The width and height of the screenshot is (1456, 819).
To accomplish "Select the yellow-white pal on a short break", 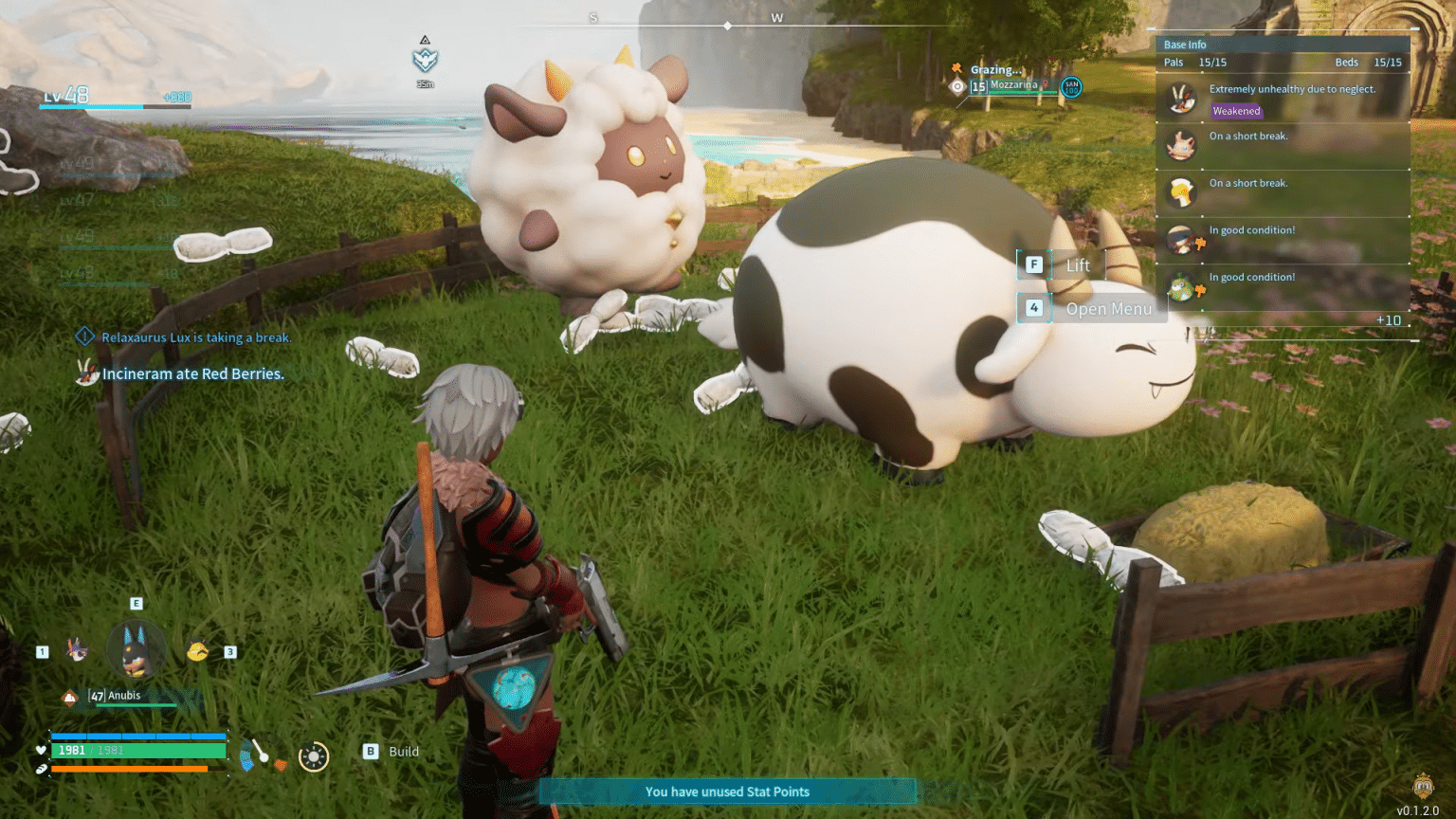I will 1181,192.
